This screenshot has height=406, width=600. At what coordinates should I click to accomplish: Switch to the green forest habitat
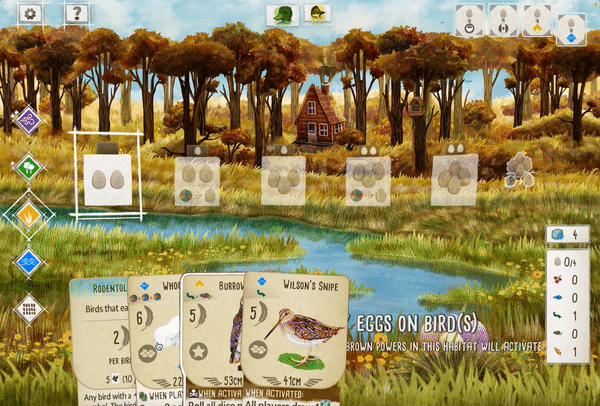(29, 167)
